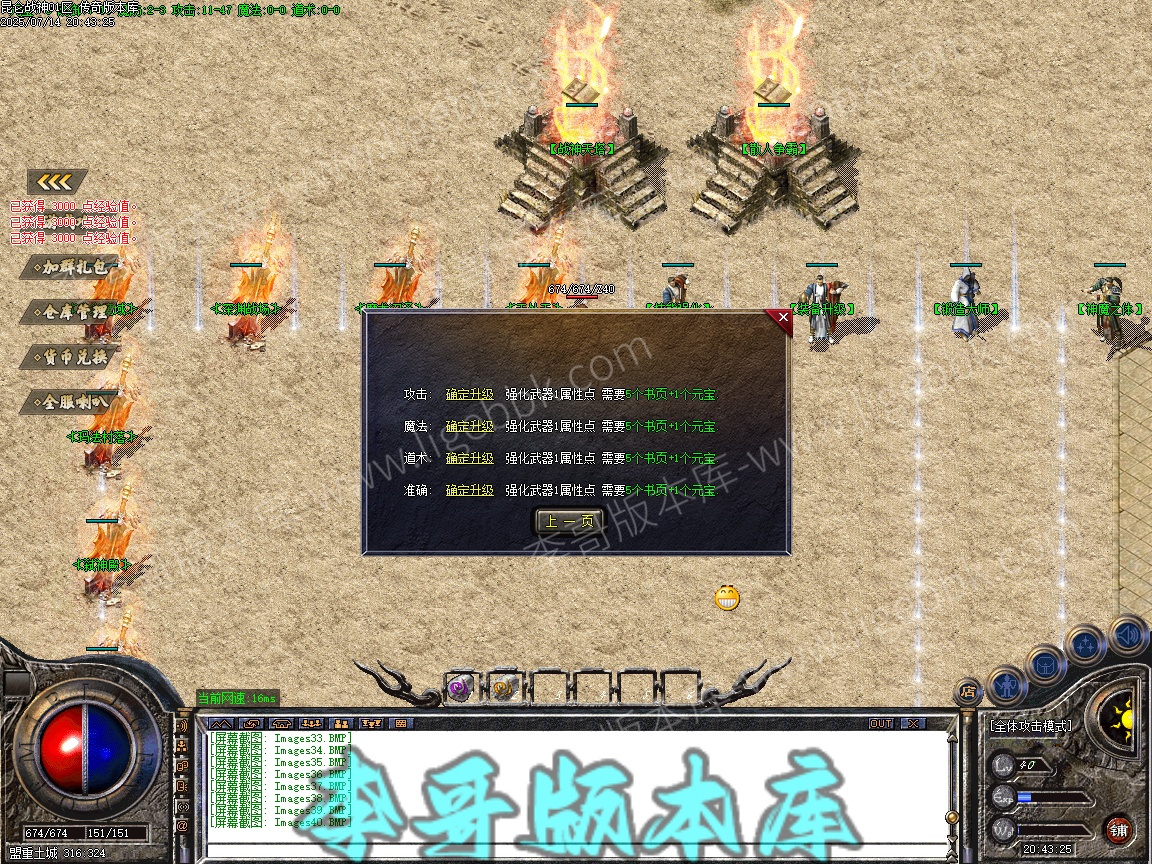Confirm upgrade for 道术 attribute
Image resolution: width=1152 pixels, height=864 pixels.
[469, 459]
